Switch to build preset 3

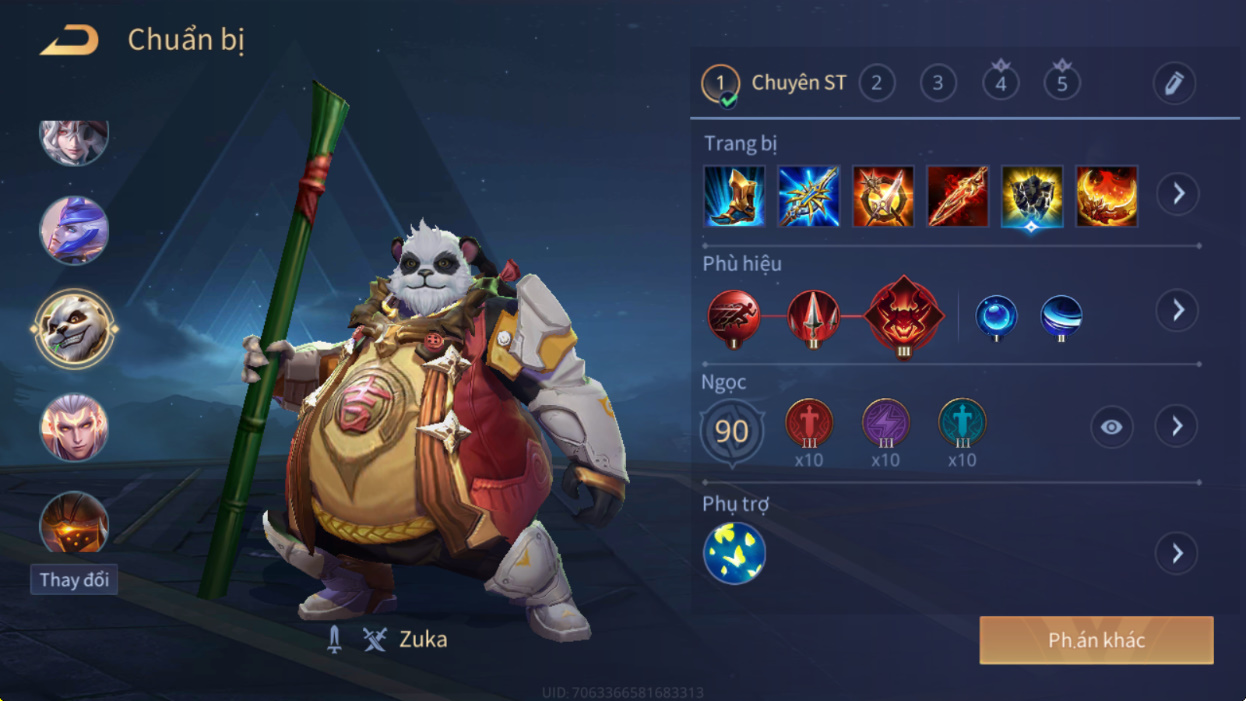[x=938, y=83]
